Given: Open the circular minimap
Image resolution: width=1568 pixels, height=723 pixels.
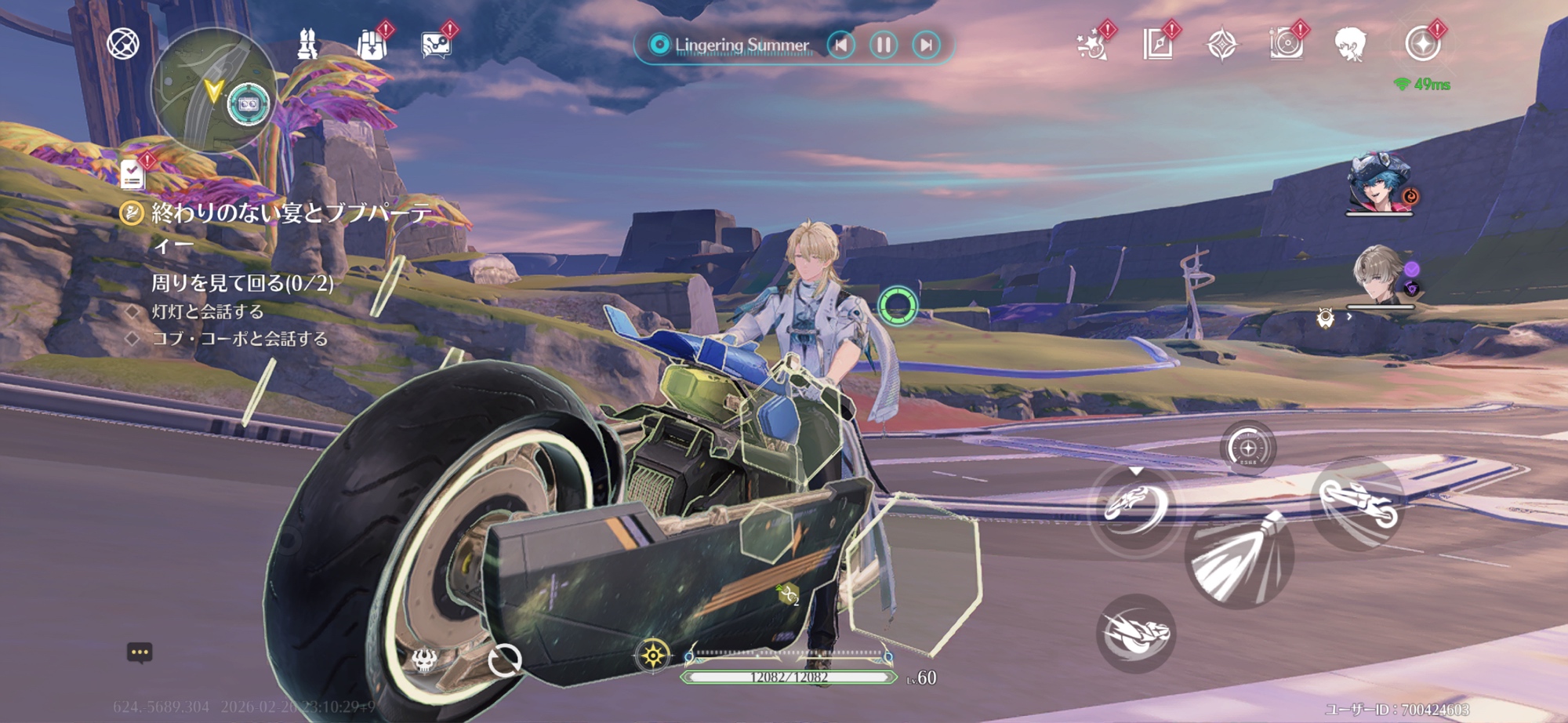Looking at the screenshot, I should (x=212, y=90).
